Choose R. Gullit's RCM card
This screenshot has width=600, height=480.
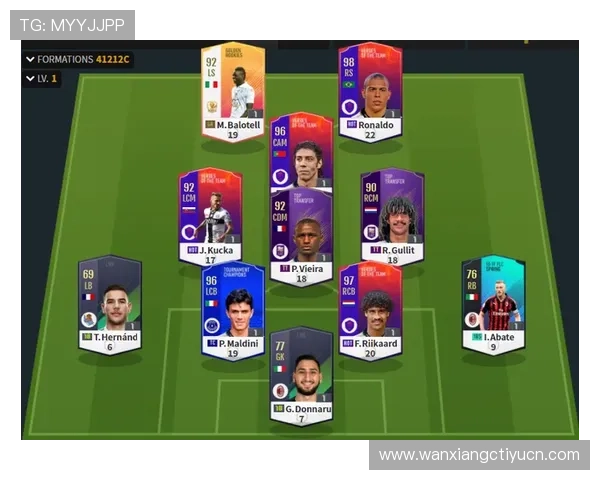[x=391, y=214]
